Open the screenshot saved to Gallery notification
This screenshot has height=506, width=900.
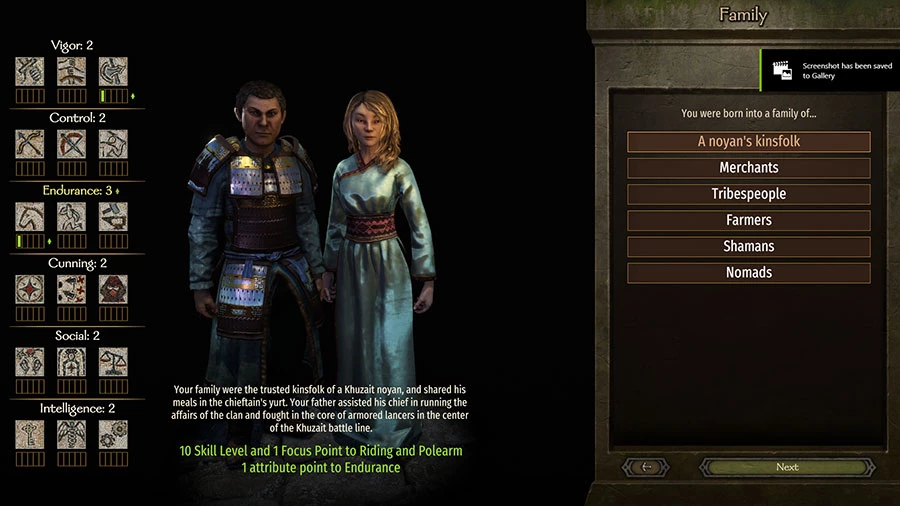click(x=829, y=70)
